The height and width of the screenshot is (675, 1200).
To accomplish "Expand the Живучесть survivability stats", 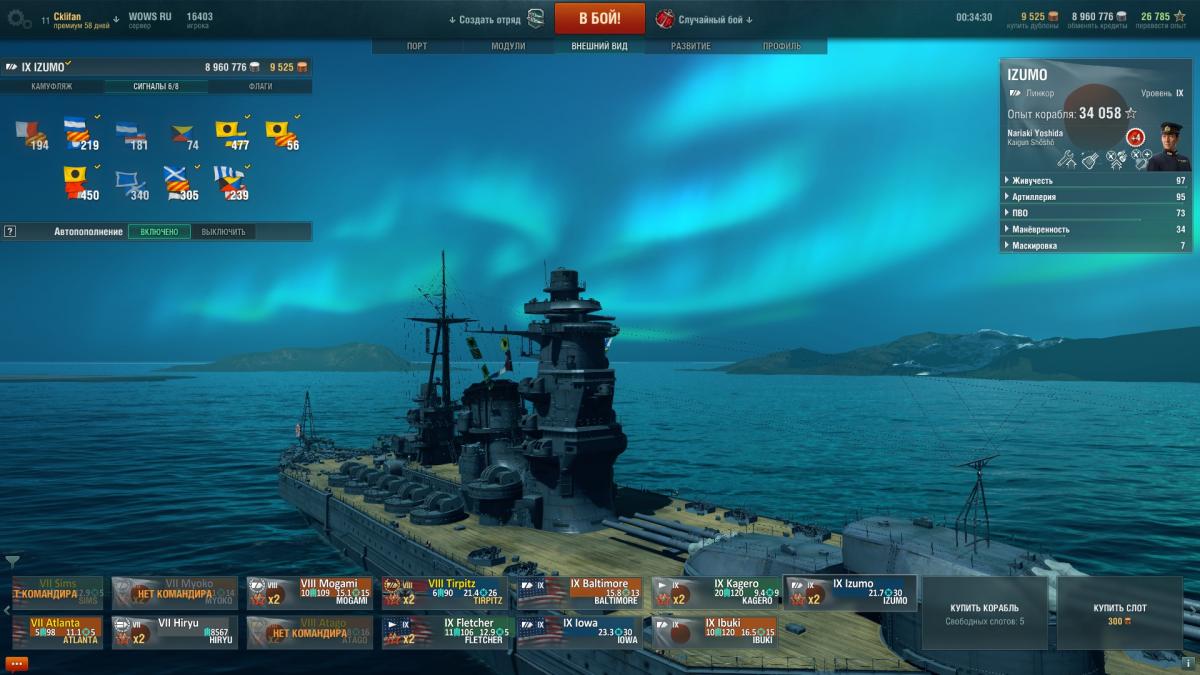I will pos(1094,181).
